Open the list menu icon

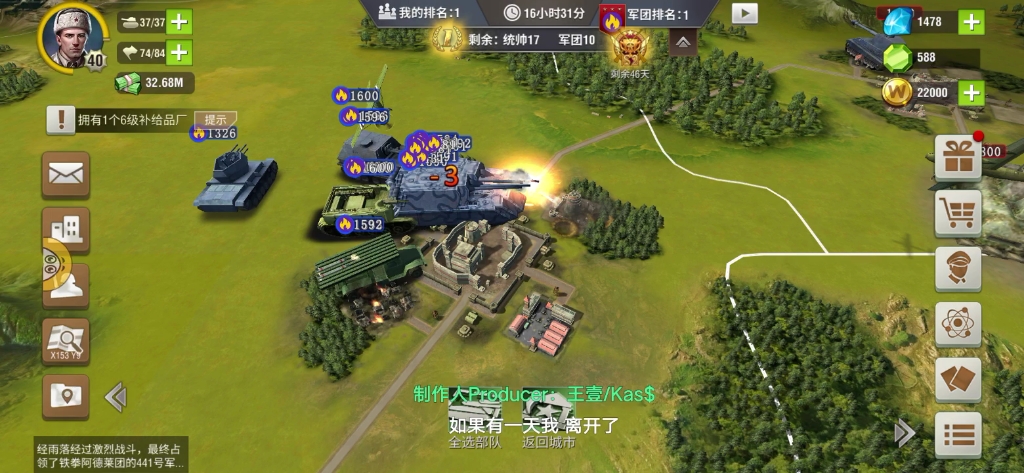pos(957,435)
